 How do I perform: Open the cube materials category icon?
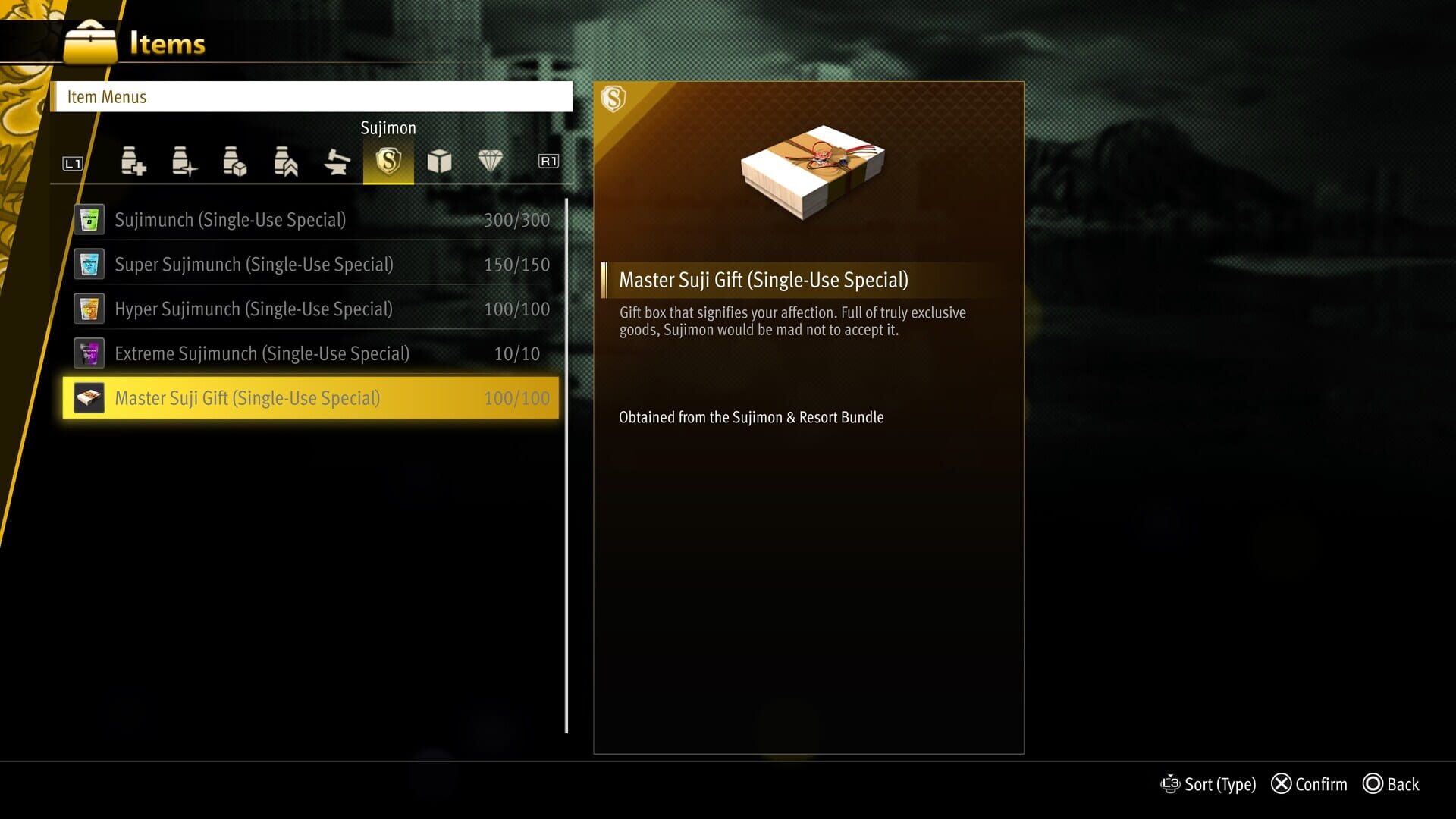coord(440,162)
